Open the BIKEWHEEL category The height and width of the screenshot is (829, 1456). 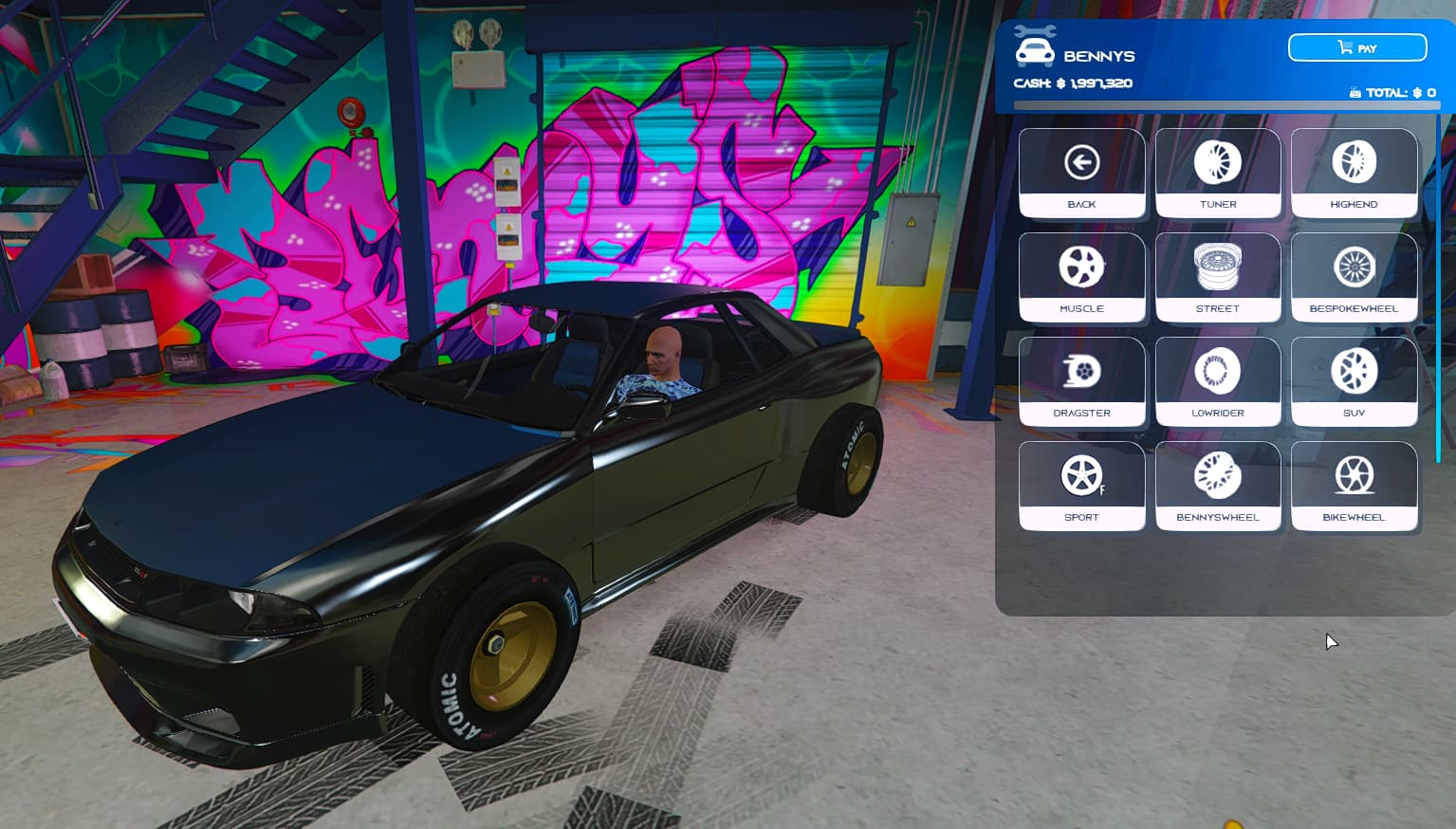pyautogui.click(x=1355, y=487)
